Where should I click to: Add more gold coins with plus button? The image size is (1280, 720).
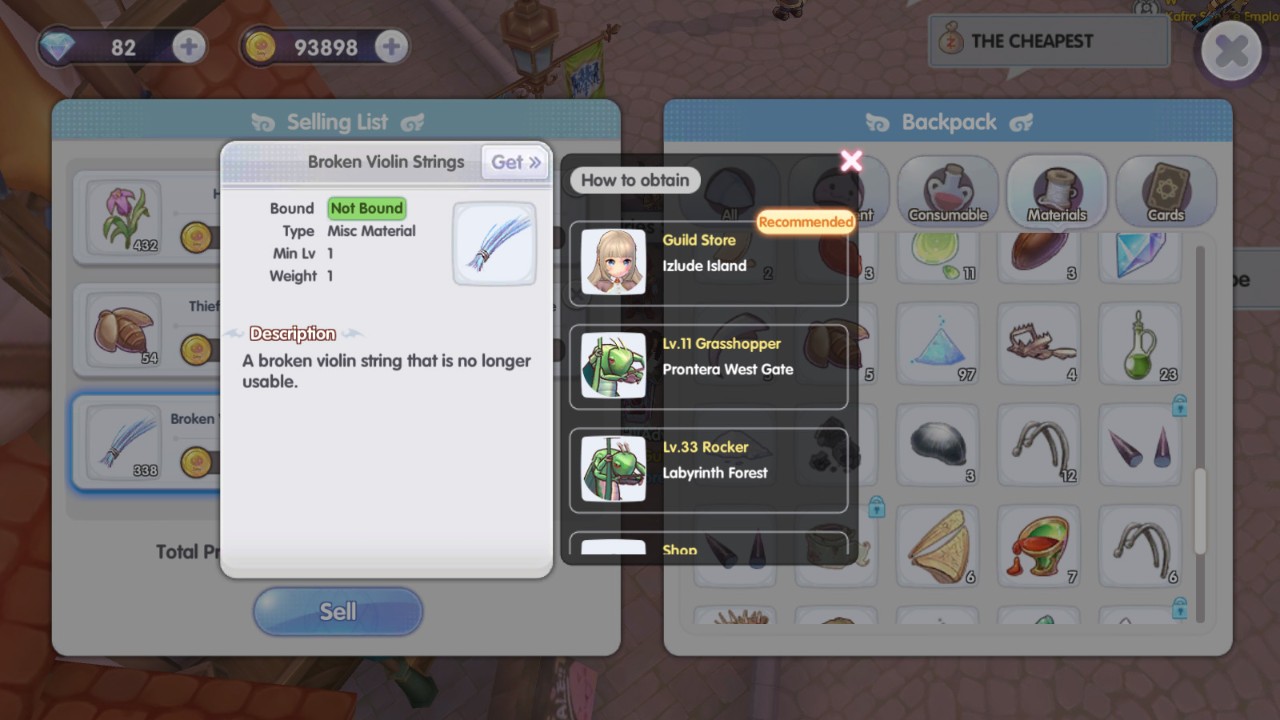[391, 46]
